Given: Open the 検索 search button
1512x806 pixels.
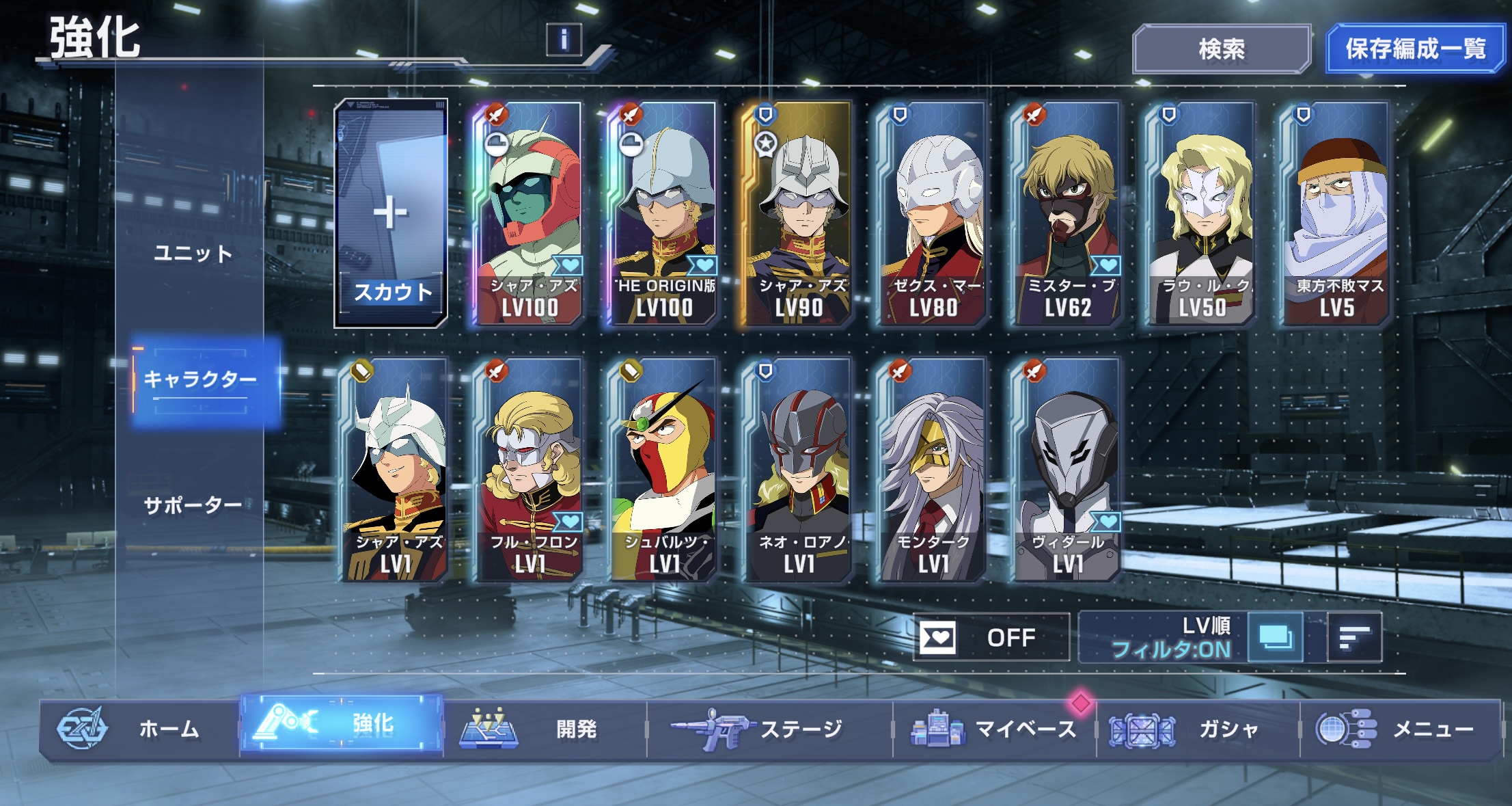Looking at the screenshot, I should pyautogui.click(x=1221, y=49).
